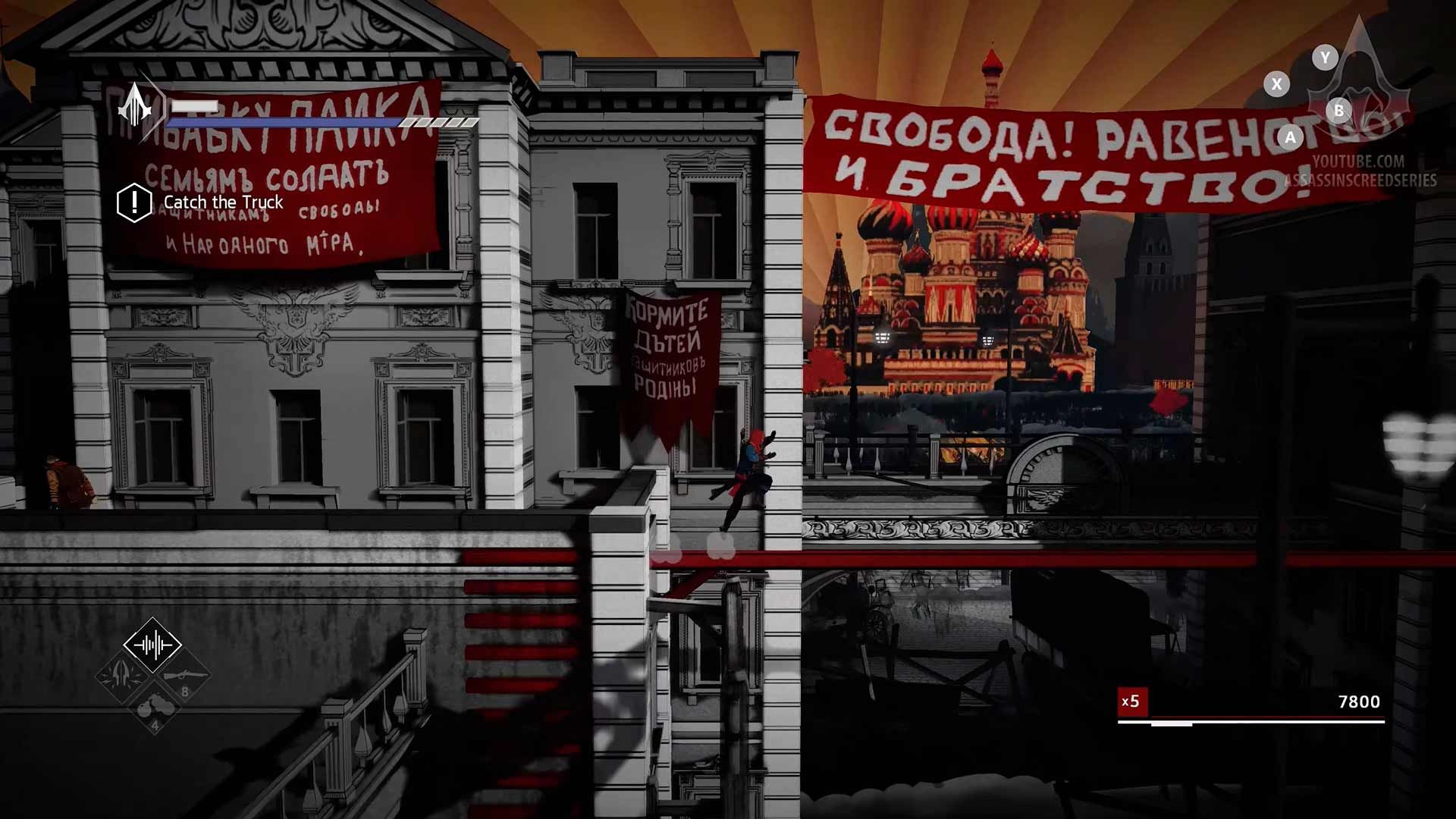Toggle the Y button prompt

click(1323, 58)
